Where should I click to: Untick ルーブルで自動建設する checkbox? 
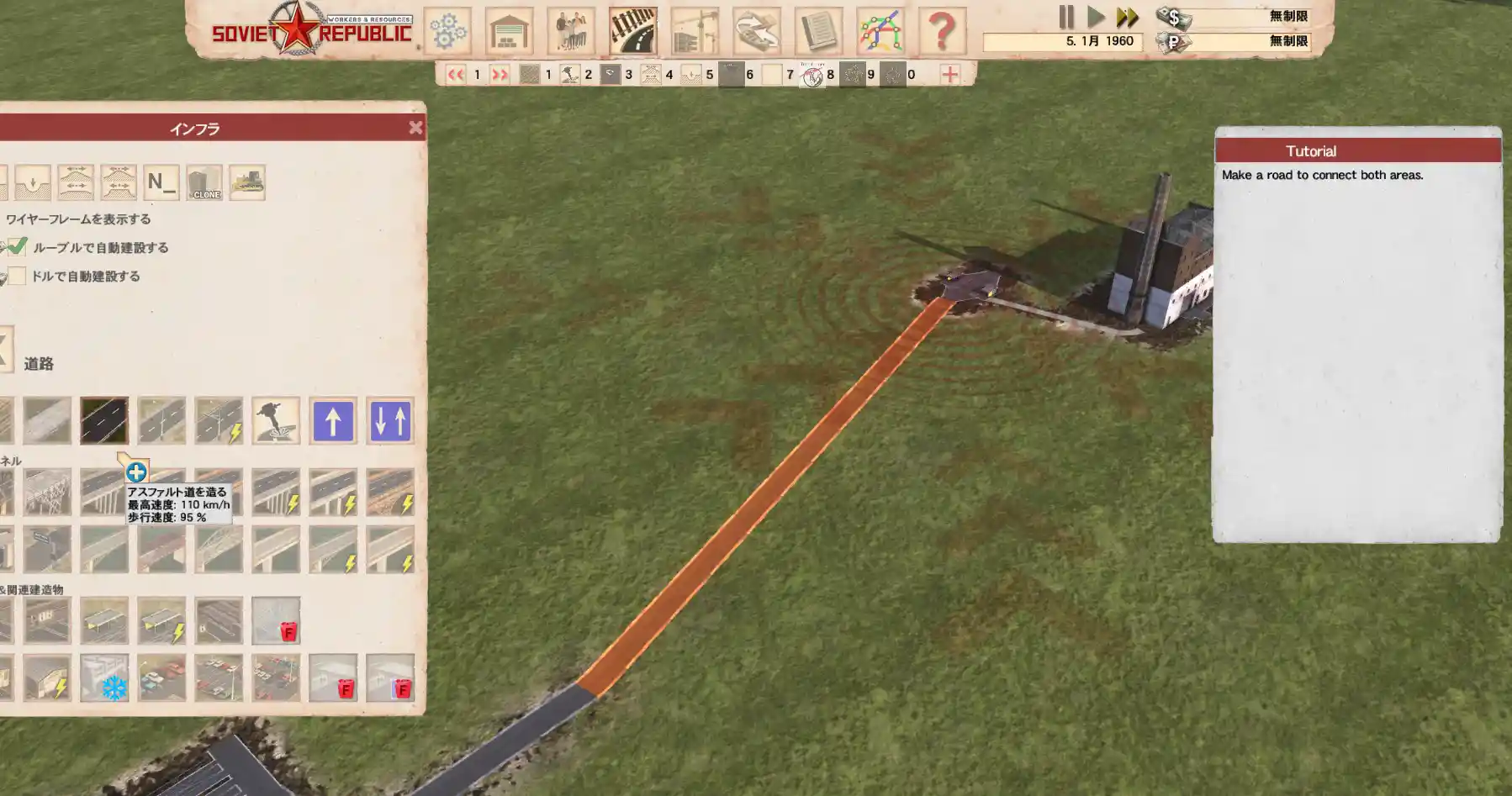17,247
